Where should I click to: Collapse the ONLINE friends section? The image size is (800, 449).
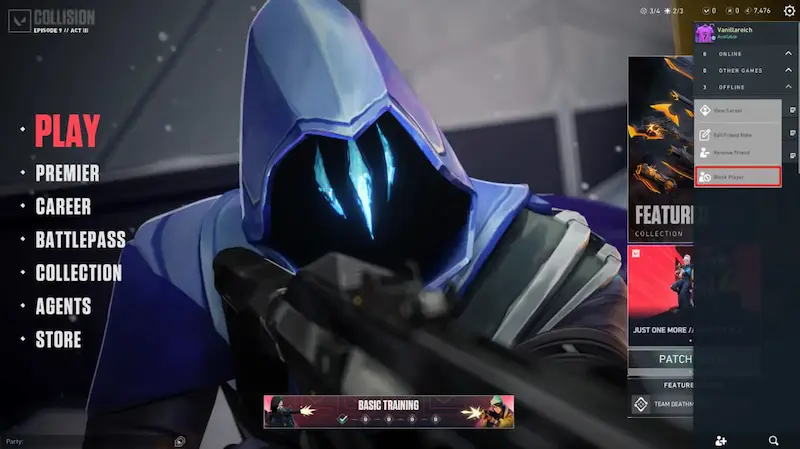pyautogui.click(x=786, y=54)
